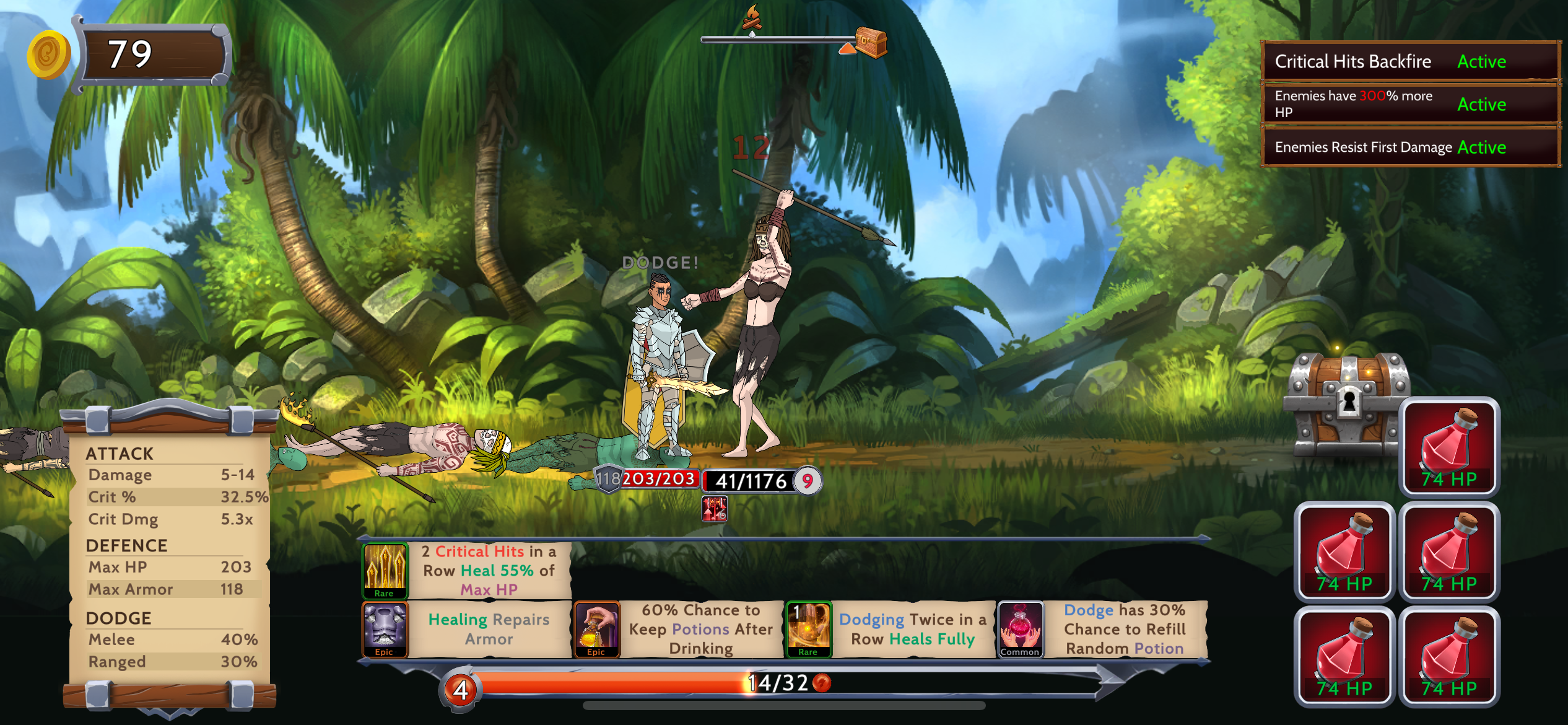Drink the 74 HP potion beside locked chest
The height and width of the screenshot is (725, 1568).
(x=1449, y=446)
